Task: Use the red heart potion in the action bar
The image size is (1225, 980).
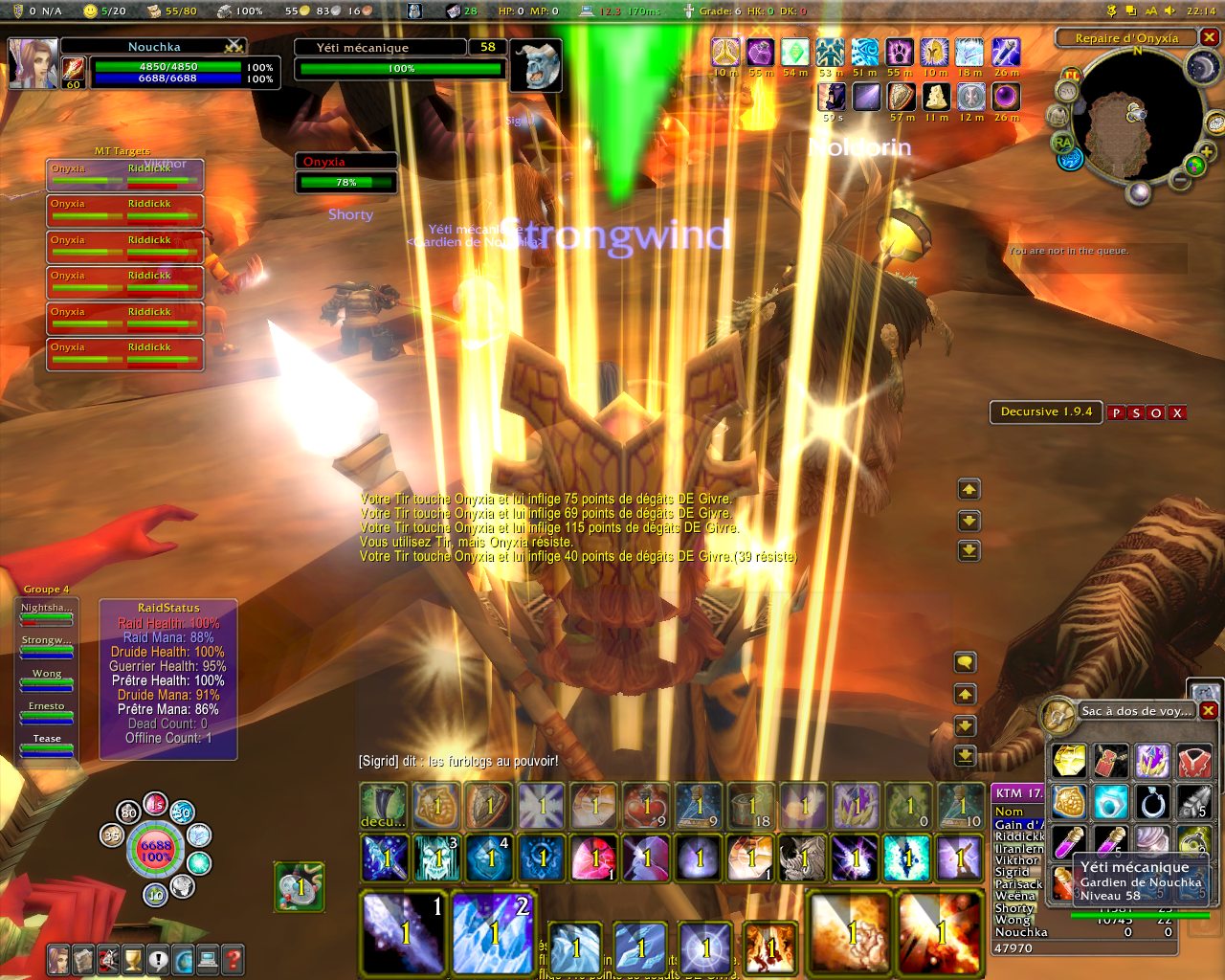Action: [x=646, y=806]
